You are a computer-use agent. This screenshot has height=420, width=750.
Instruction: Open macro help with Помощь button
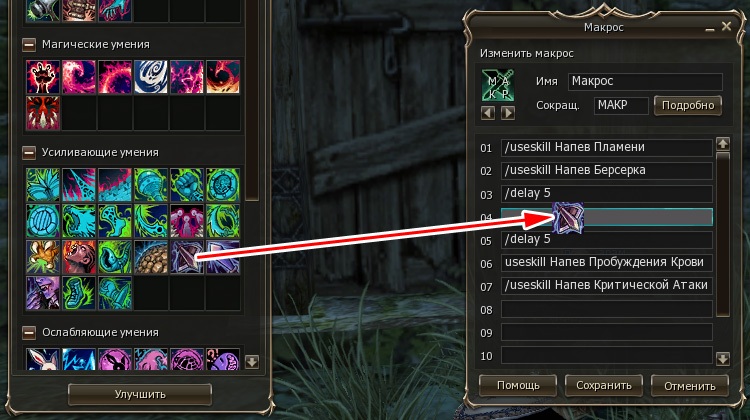(517, 385)
